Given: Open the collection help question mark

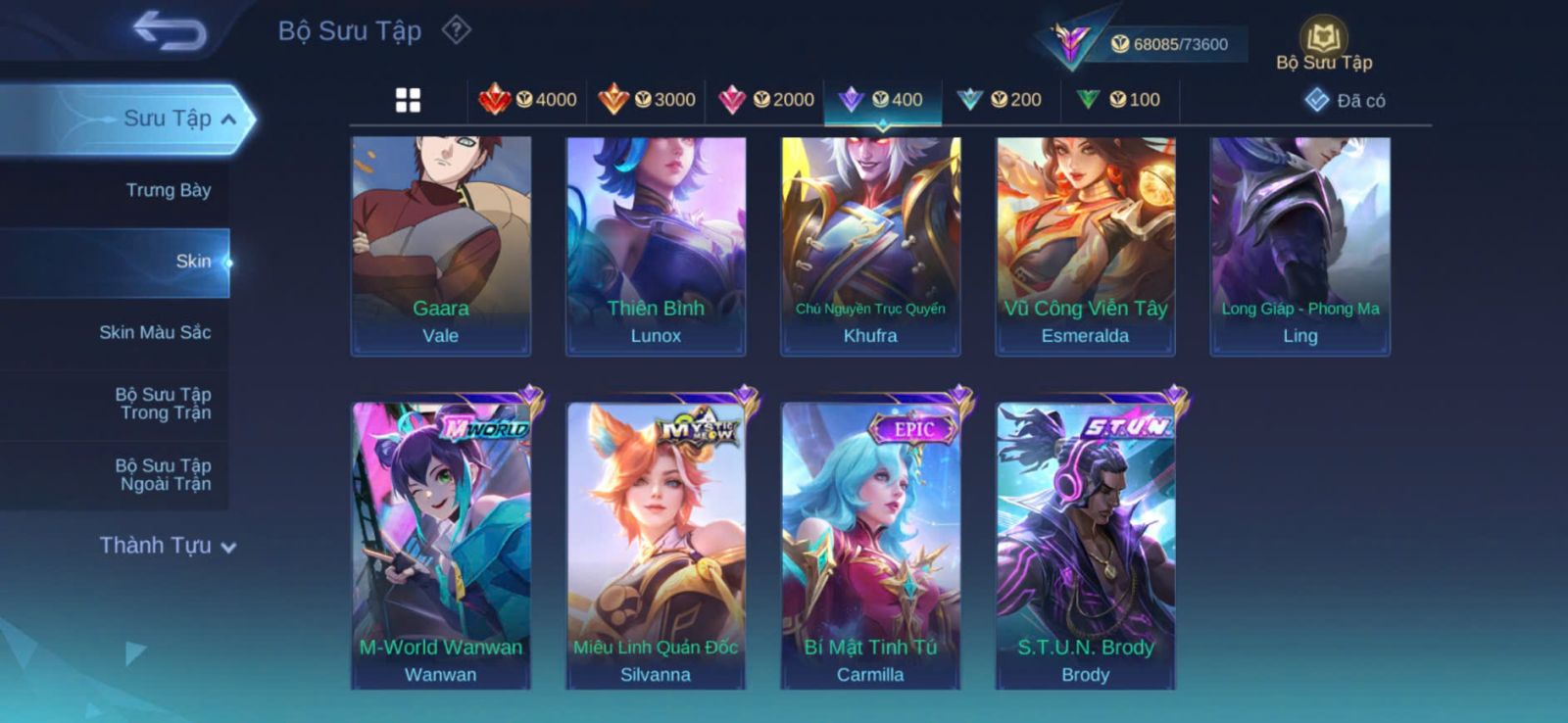Looking at the screenshot, I should [x=456, y=30].
